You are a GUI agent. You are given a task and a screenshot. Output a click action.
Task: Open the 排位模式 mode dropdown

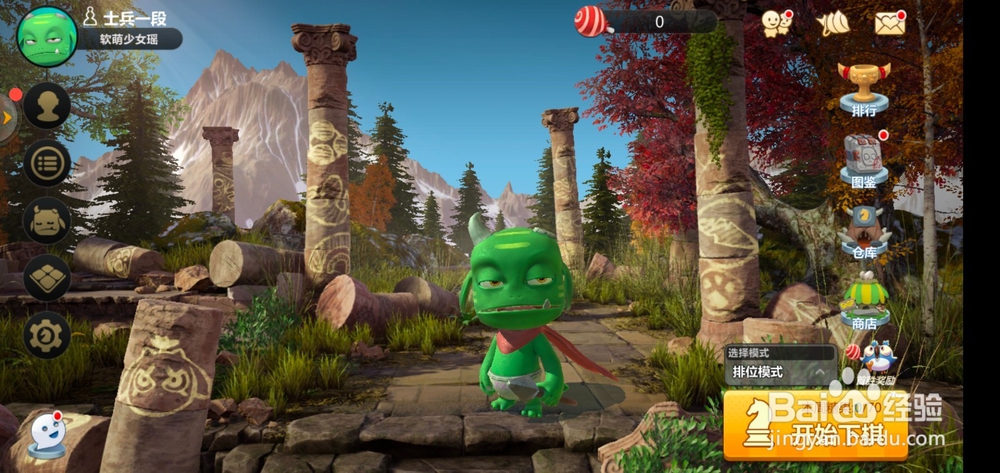(780, 372)
